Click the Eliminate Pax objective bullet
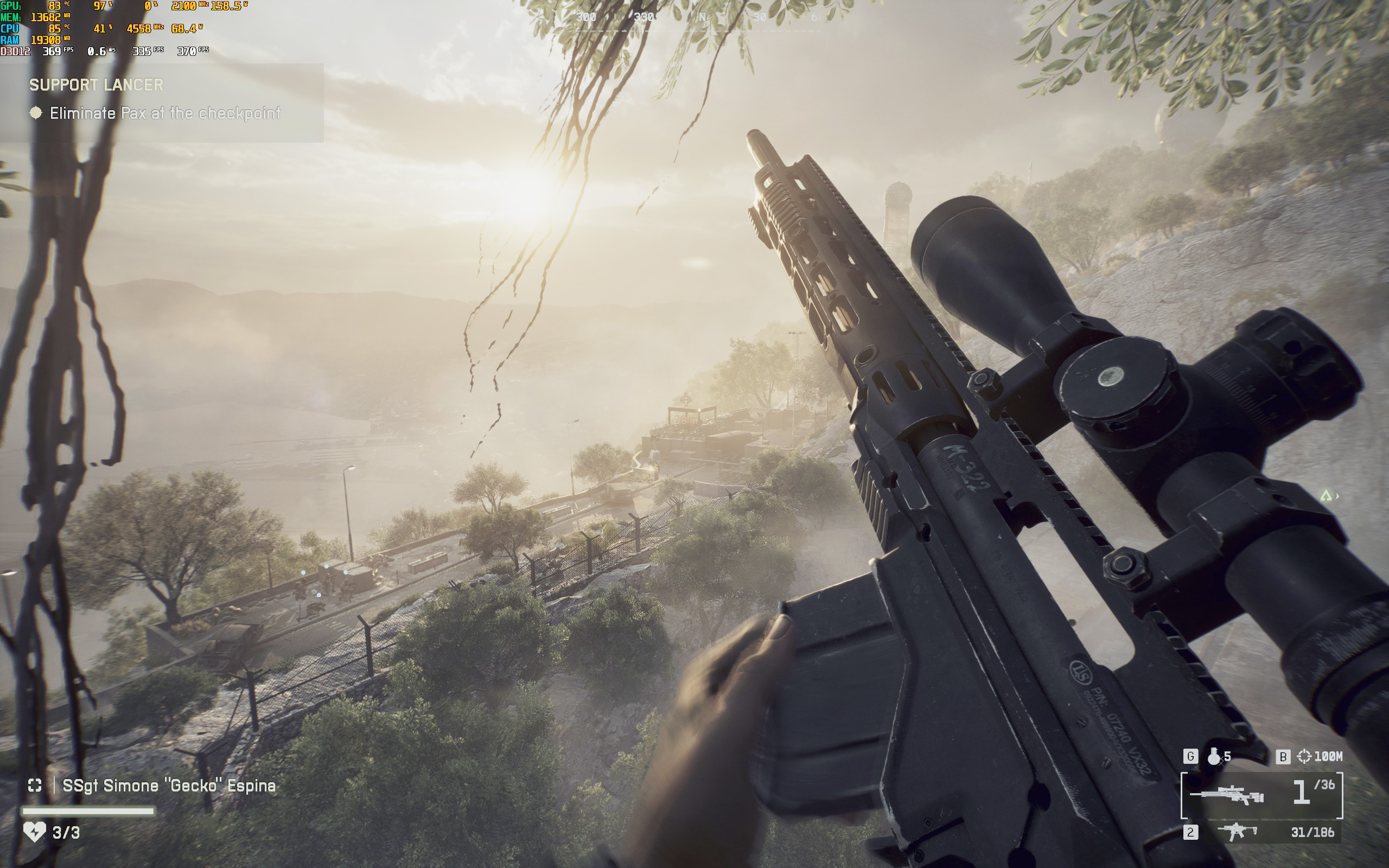The height and width of the screenshot is (868, 1389). click(x=36, y=113)
